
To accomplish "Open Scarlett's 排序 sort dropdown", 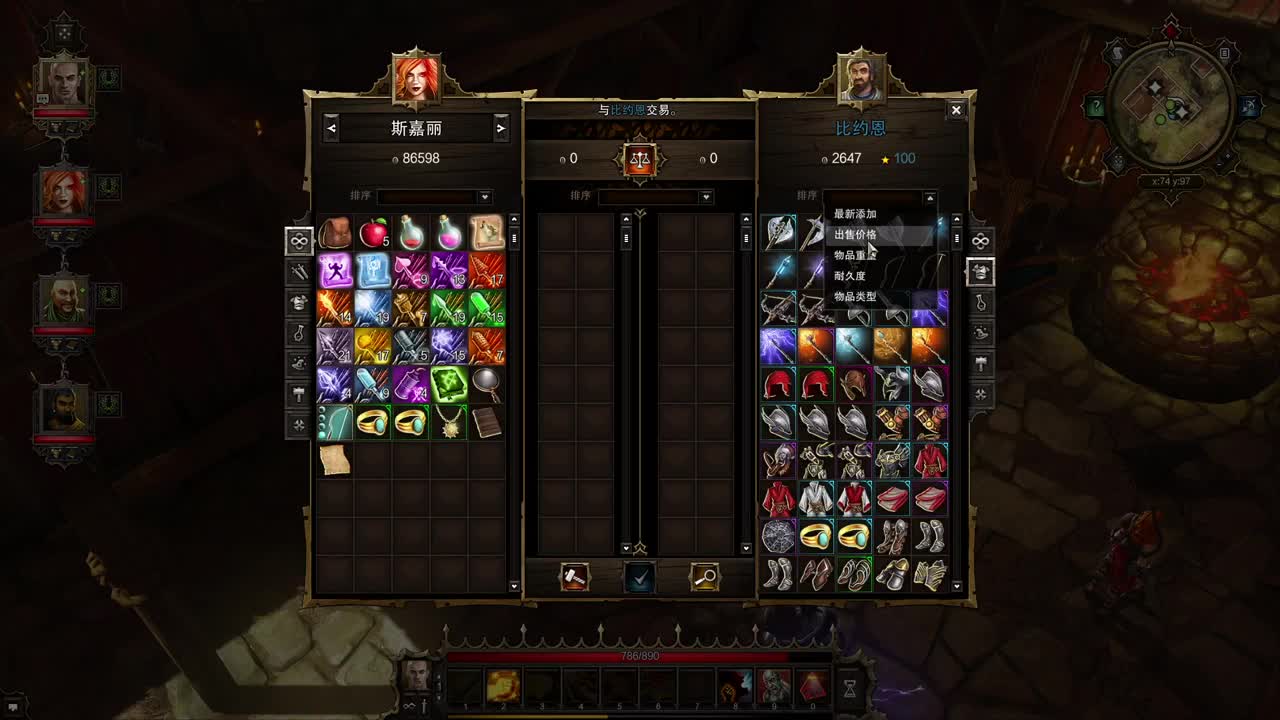I will 485,196.
